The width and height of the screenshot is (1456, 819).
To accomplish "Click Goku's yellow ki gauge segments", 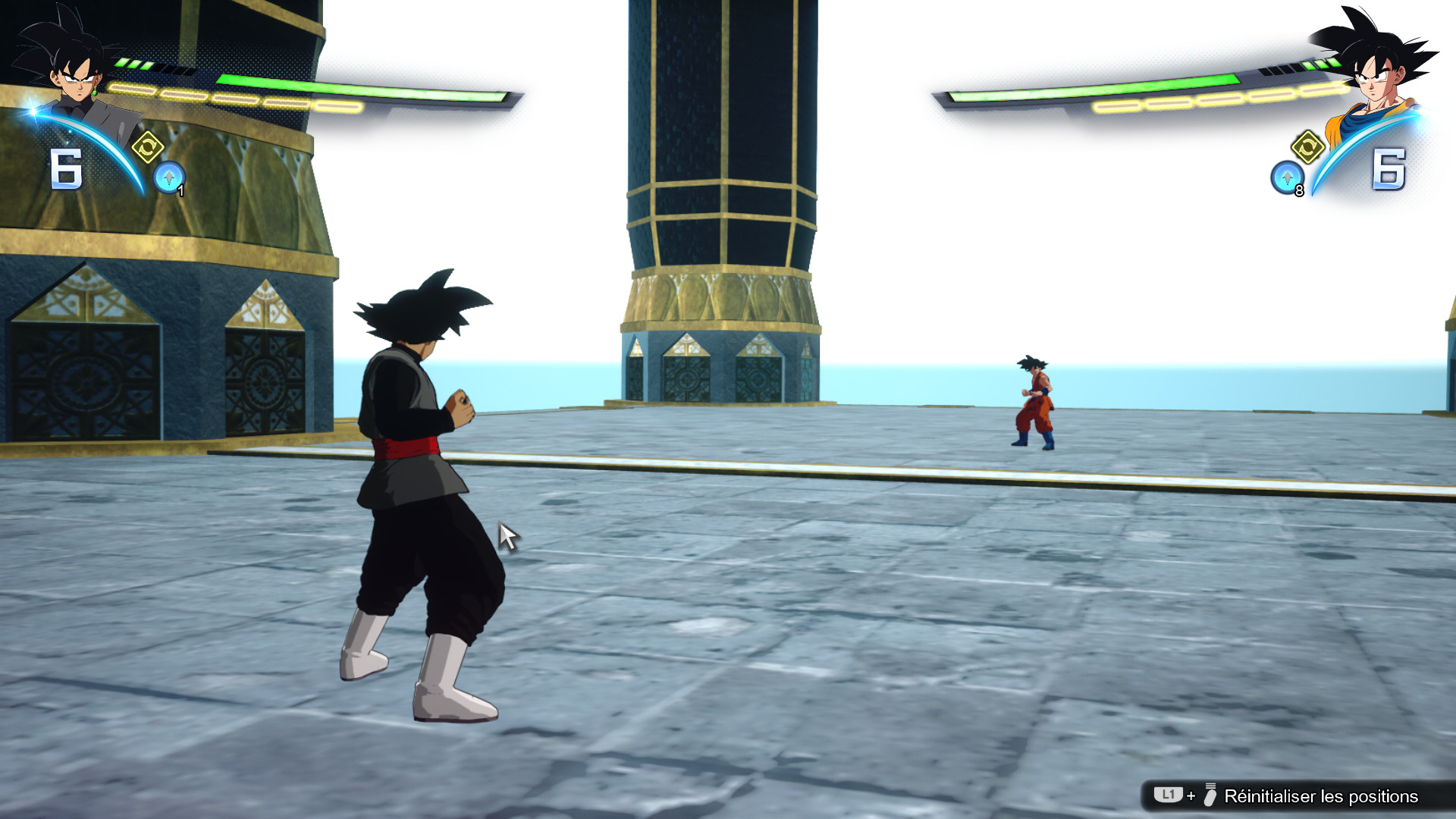I will (1221, 97).
